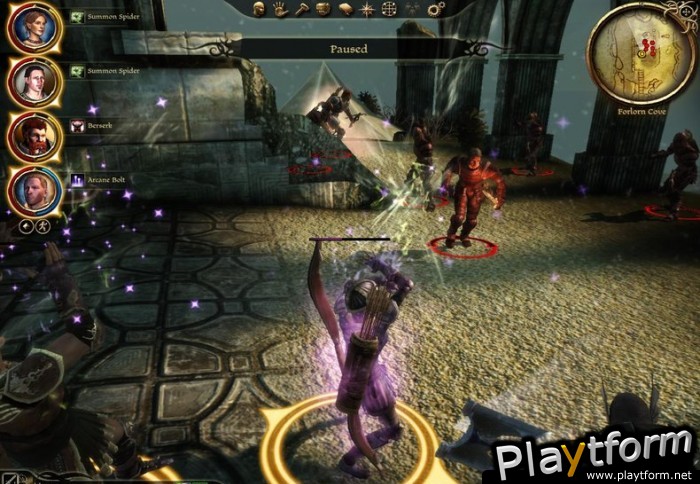Click the Berserk ability icon
The height and width of the screenshot is (484, 700).
[x=79, y=127]
